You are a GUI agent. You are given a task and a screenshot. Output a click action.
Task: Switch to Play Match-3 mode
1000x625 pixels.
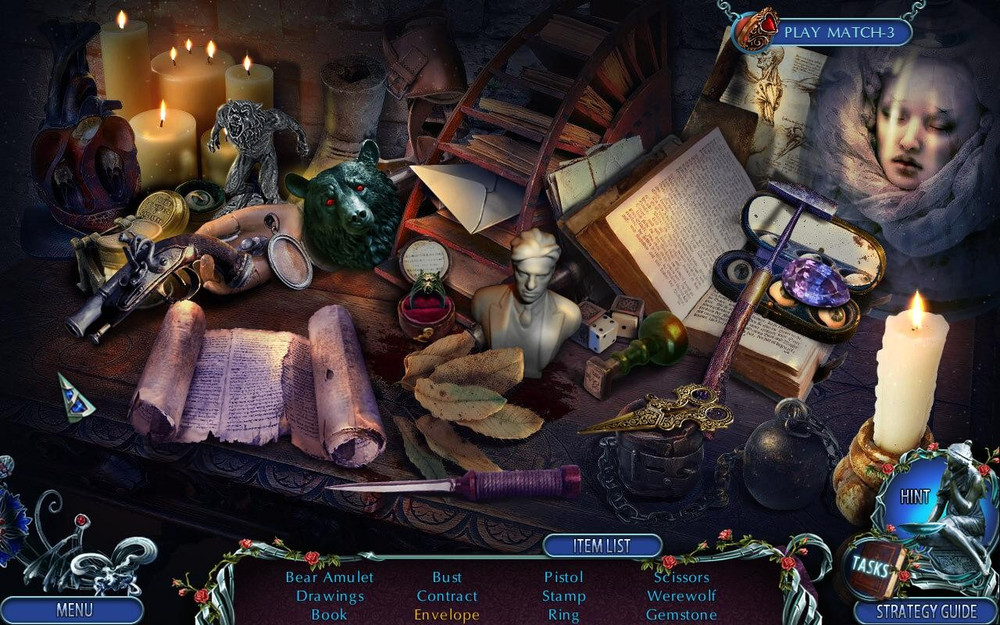point(844,32)
